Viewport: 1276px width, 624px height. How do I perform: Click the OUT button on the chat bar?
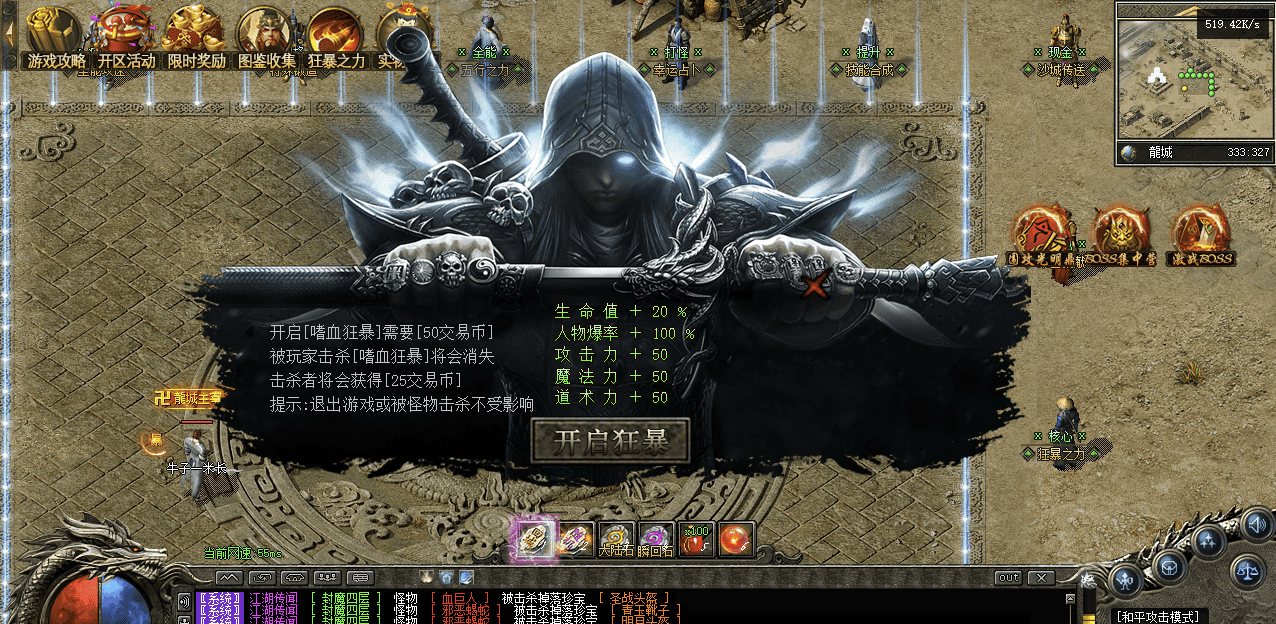pyautogui.click(x=1008, y=578)
